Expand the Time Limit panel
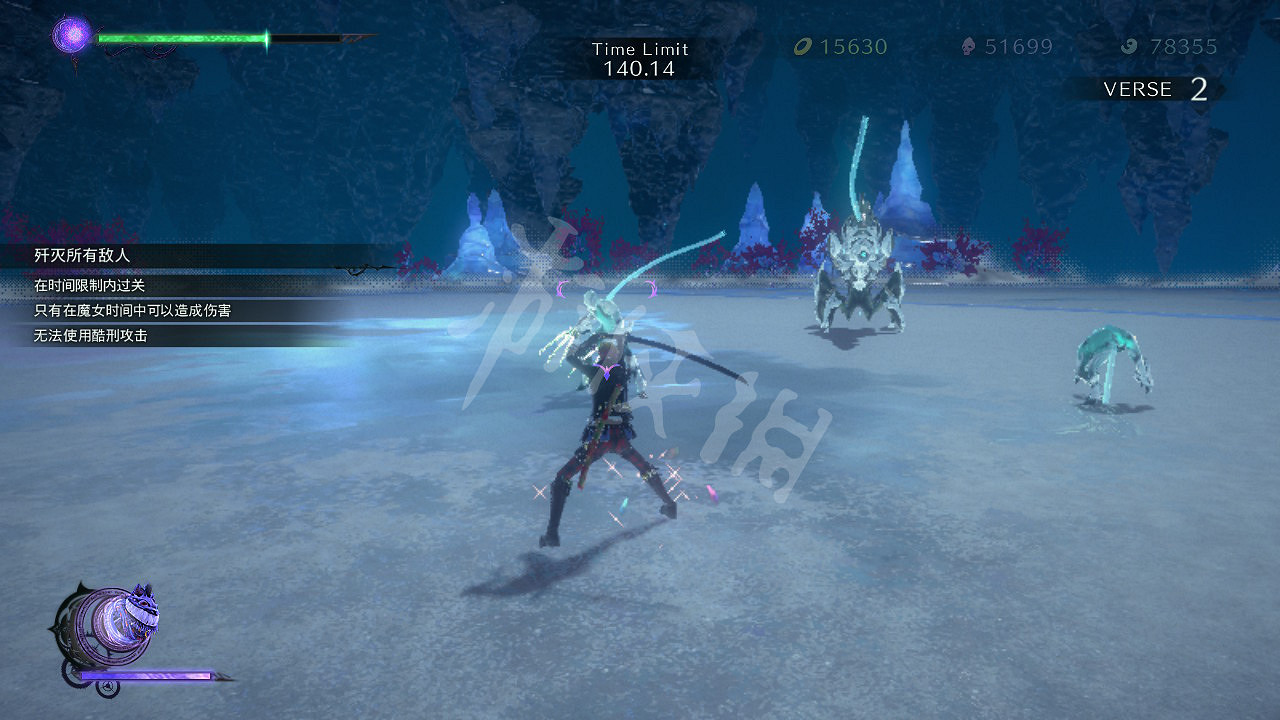Screen dimensions: 1280x720 pyautogui.click(x=641, y=56)
